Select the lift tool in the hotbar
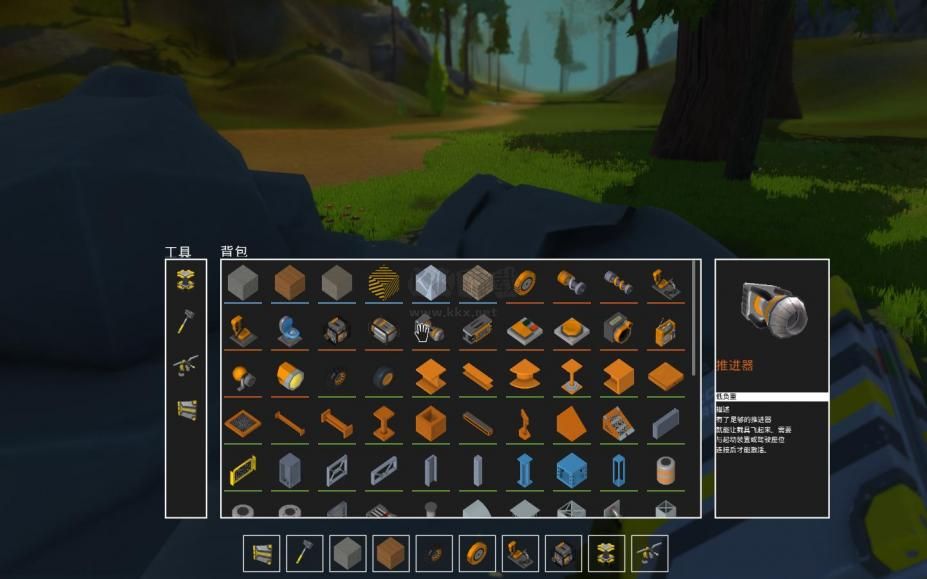The width and height of the screenshot is (927, 579). [607, 553]
